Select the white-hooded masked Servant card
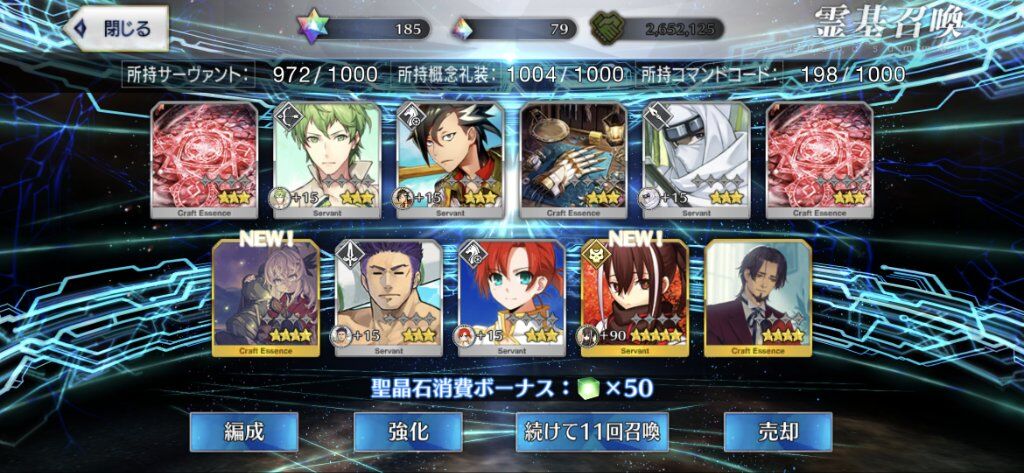This screenshot has height=473, width=1024. click(x=696, y=160)
